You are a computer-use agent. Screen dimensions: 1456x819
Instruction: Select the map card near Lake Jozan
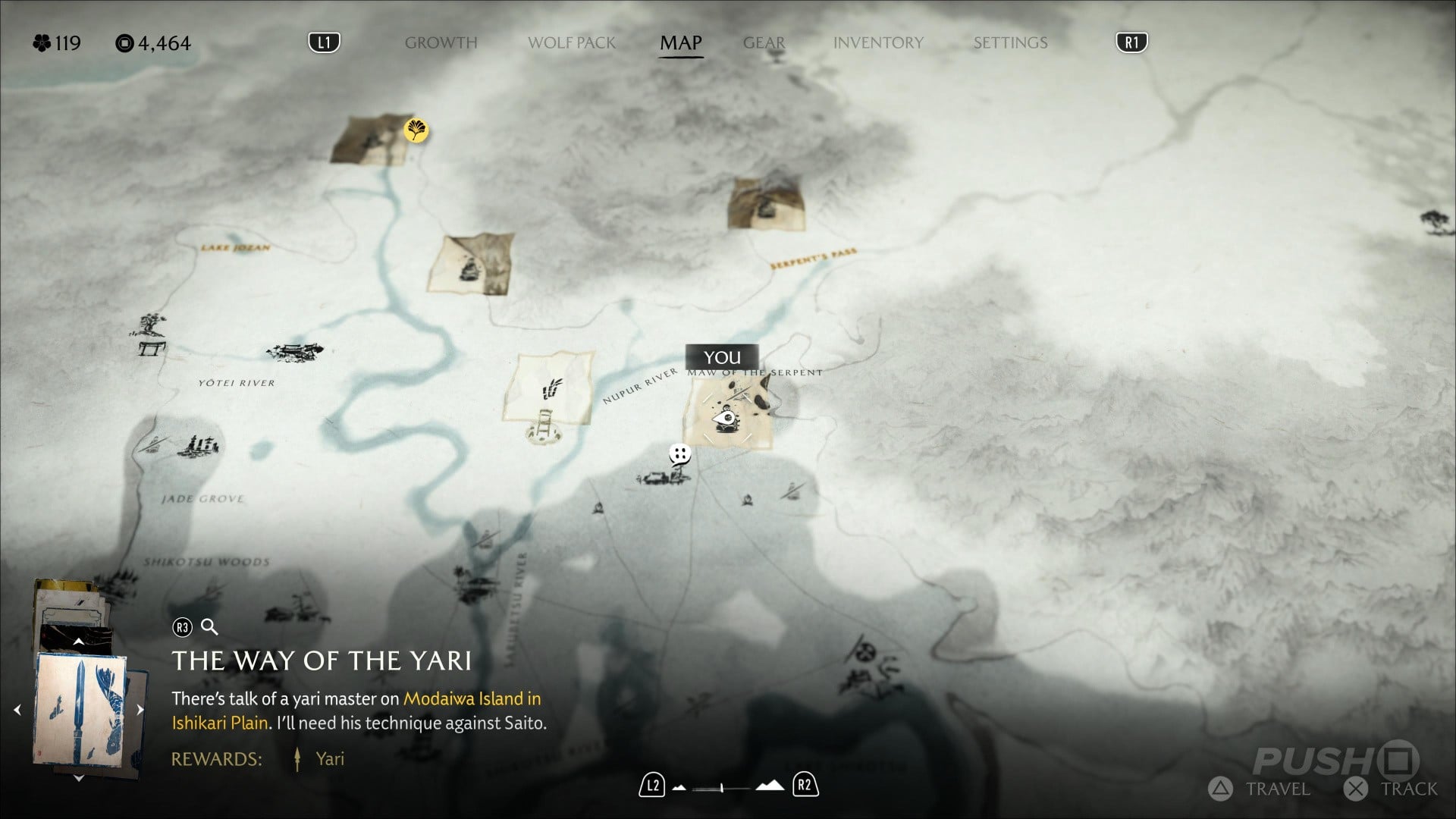click(x=471, y=264)
